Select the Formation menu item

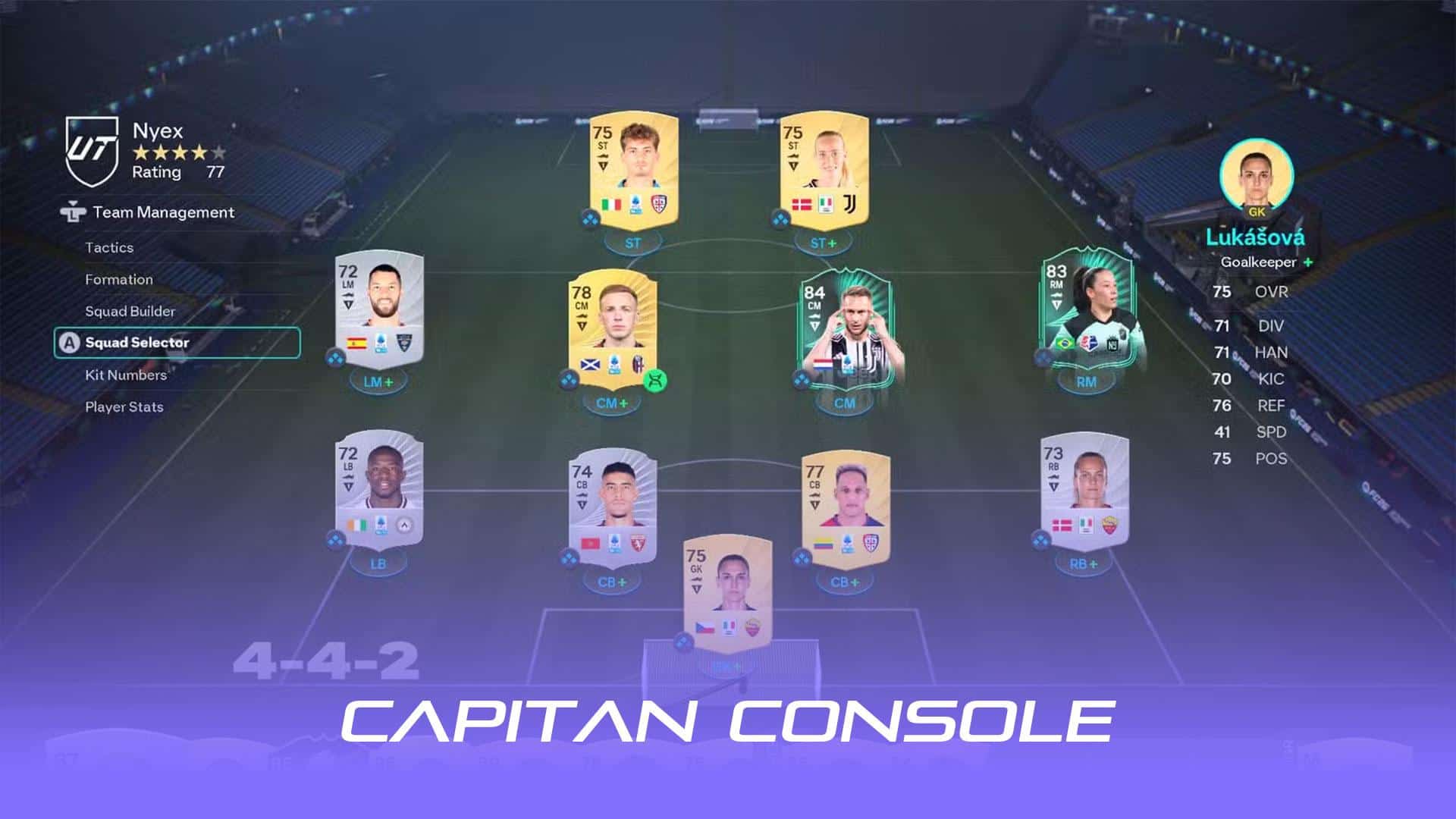pyautogui.click(x=121, y=279)
